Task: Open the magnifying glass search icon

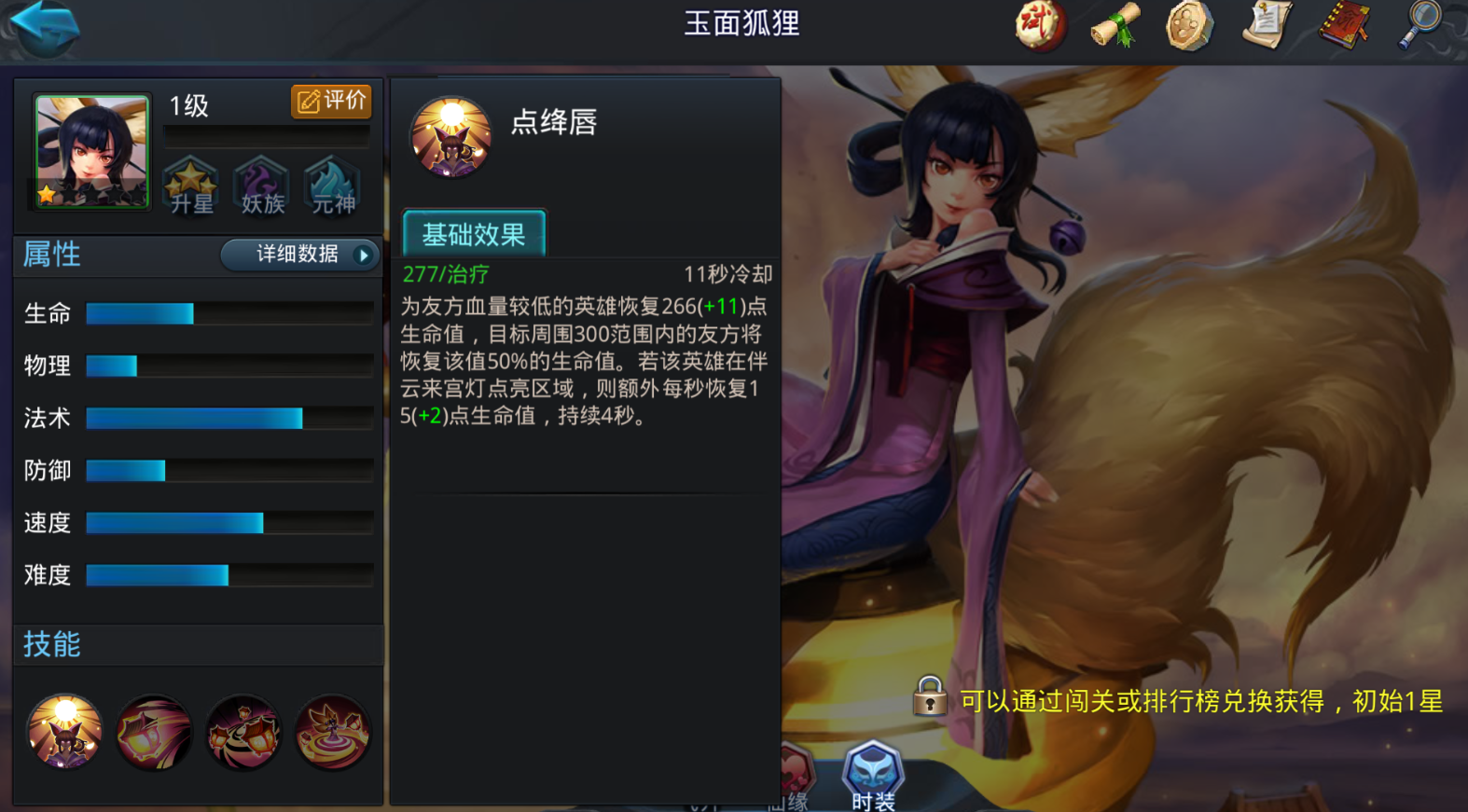Action: tap(1419, 25)
